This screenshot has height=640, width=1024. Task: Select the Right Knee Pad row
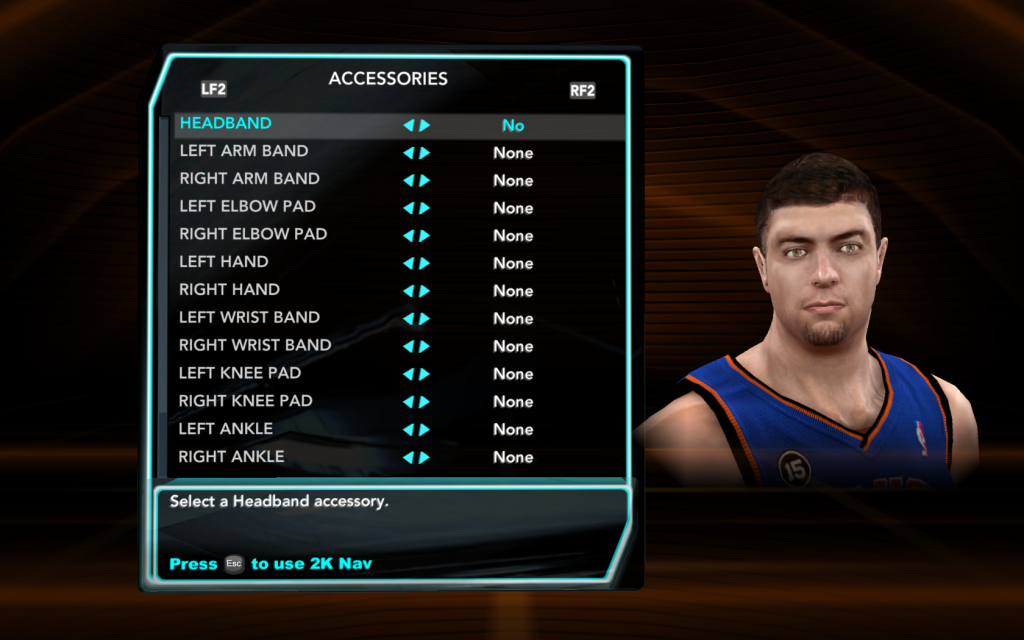(x=246, y=402)
